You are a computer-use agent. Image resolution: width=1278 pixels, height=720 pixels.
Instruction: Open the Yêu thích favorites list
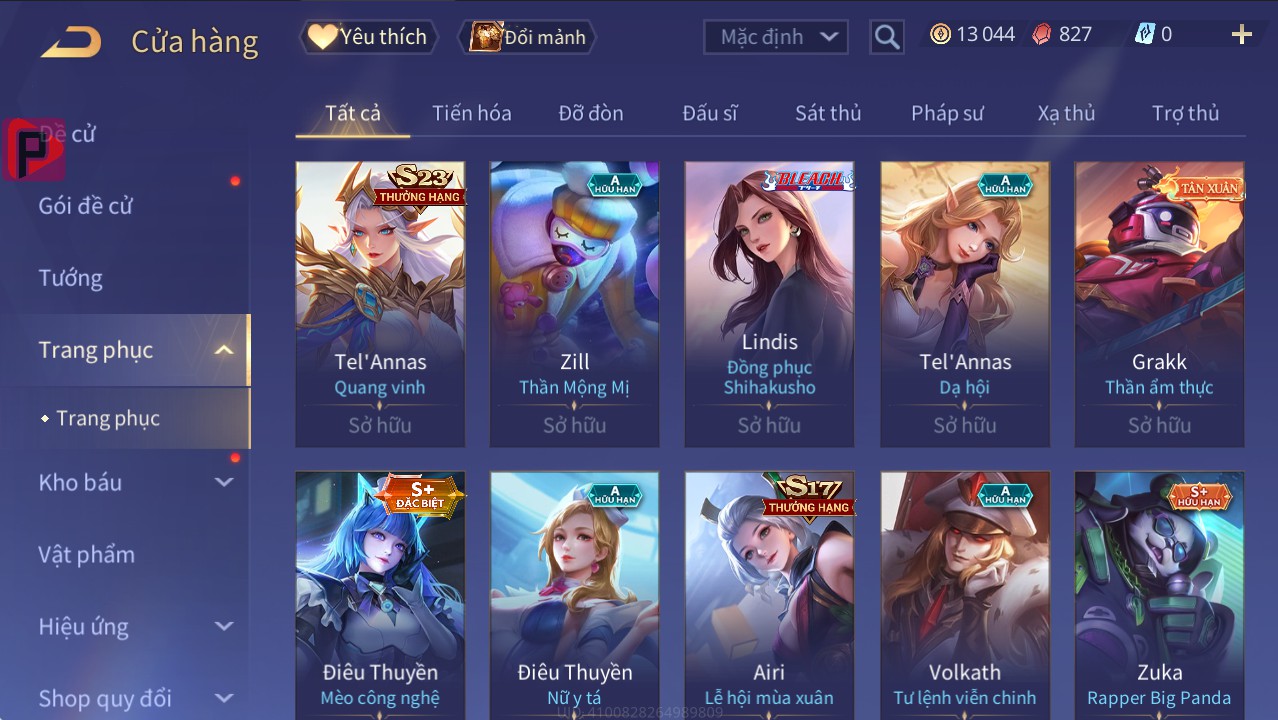pyautogui.click(x=367, y=37)
